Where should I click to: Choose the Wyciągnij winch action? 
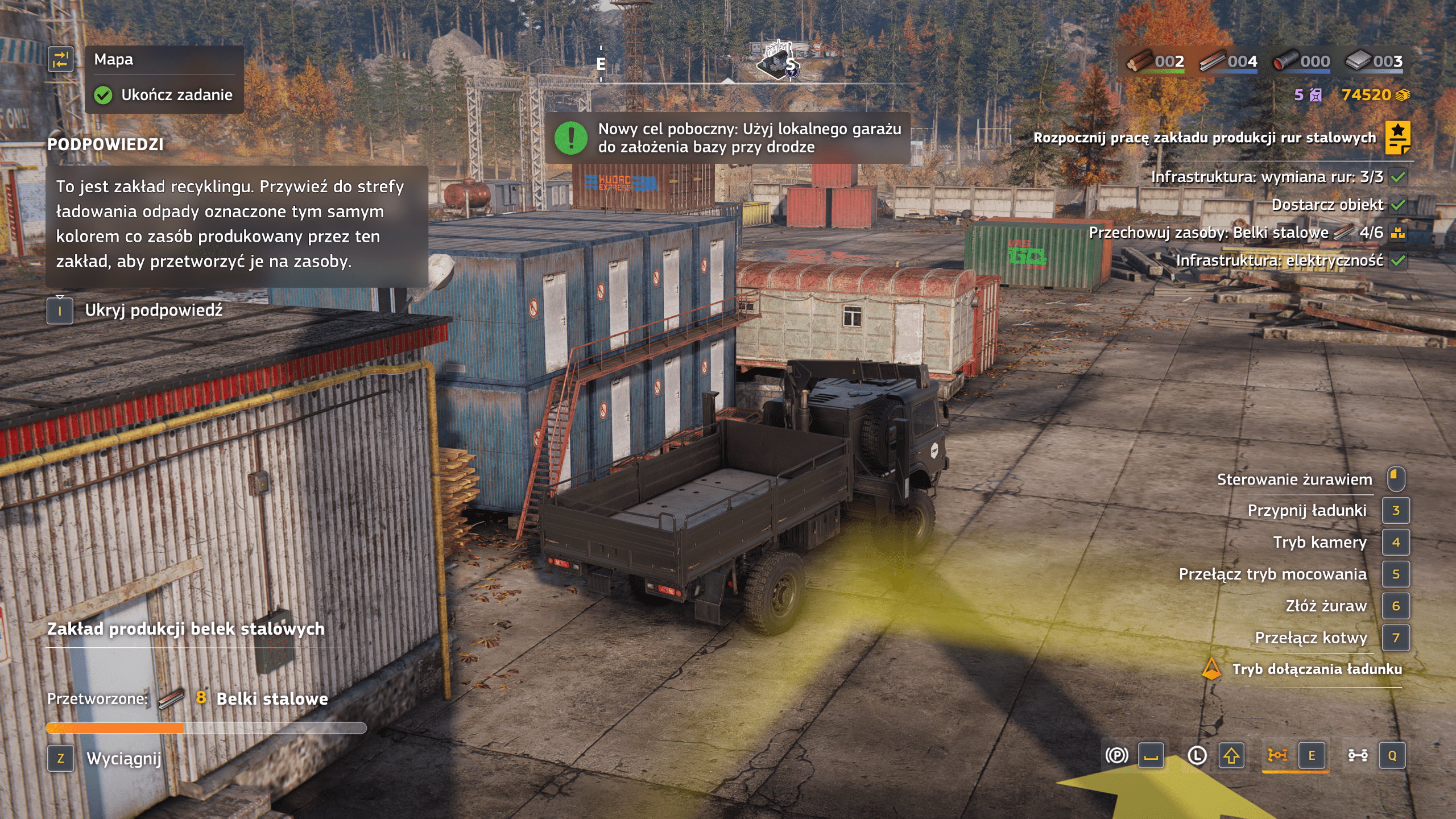click(x=123, y=759)
